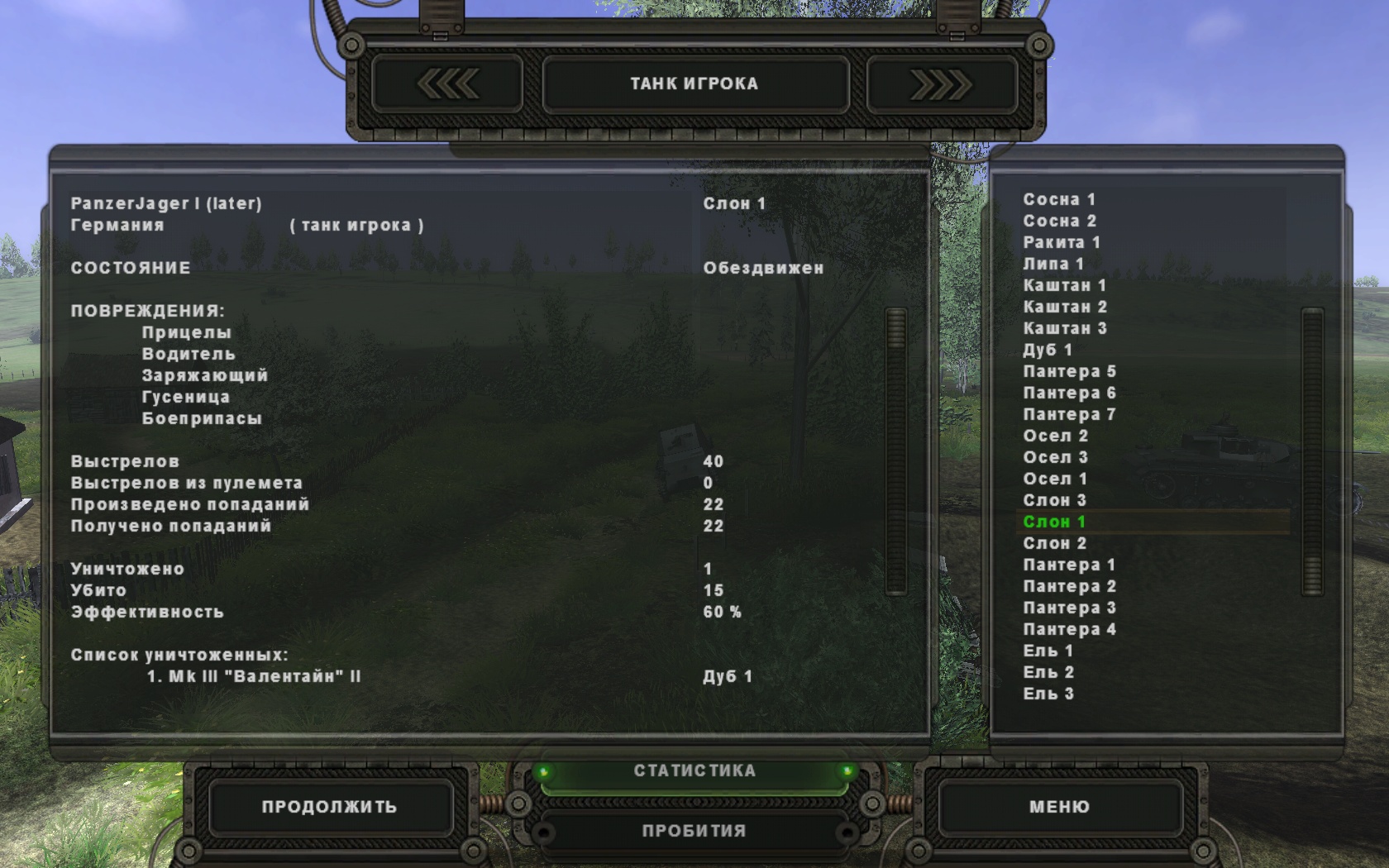Screen dimensions: 1389x868
Task: Choose Дуб 1 from the unit list
Action: pos(1048,351)
